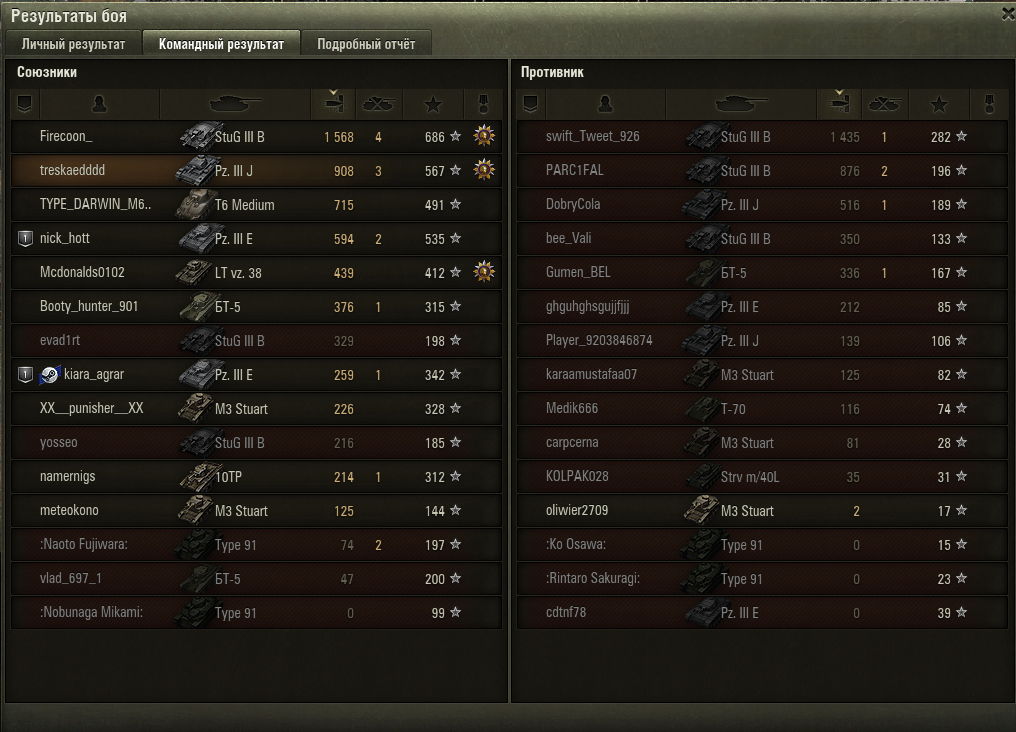Open the Командный результат tab
Viewport: 1016px width, 732px height.
221,44
